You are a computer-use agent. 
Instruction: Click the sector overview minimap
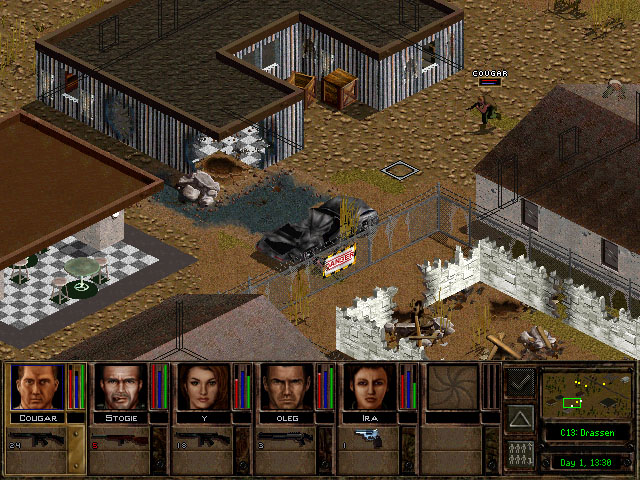point(585,394)
